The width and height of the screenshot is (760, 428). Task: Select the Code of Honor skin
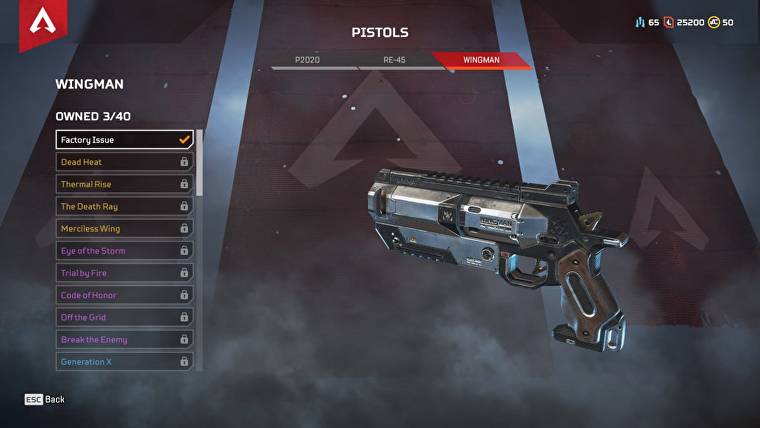[x=124, y=295]
